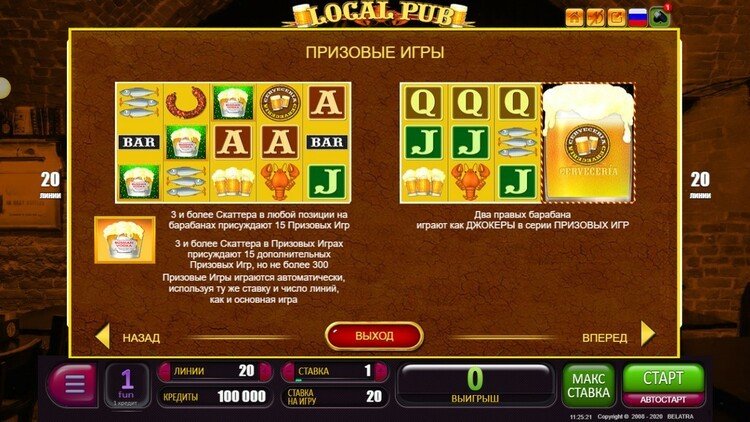Open the purple hamburger menu

point(71,385)
